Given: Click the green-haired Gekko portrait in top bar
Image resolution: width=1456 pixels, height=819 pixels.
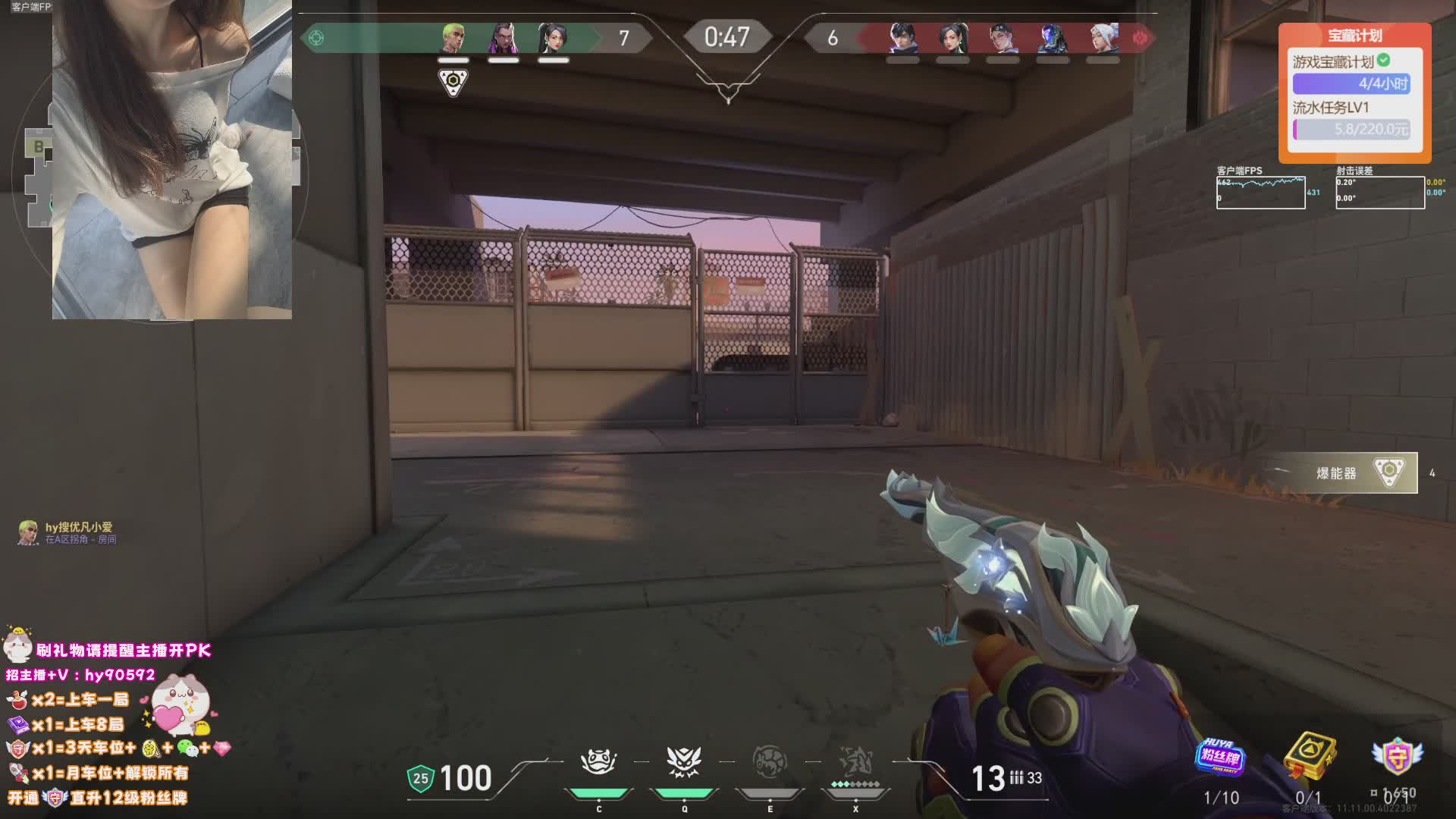Looking at the screenshot, I should coord(453,37).
